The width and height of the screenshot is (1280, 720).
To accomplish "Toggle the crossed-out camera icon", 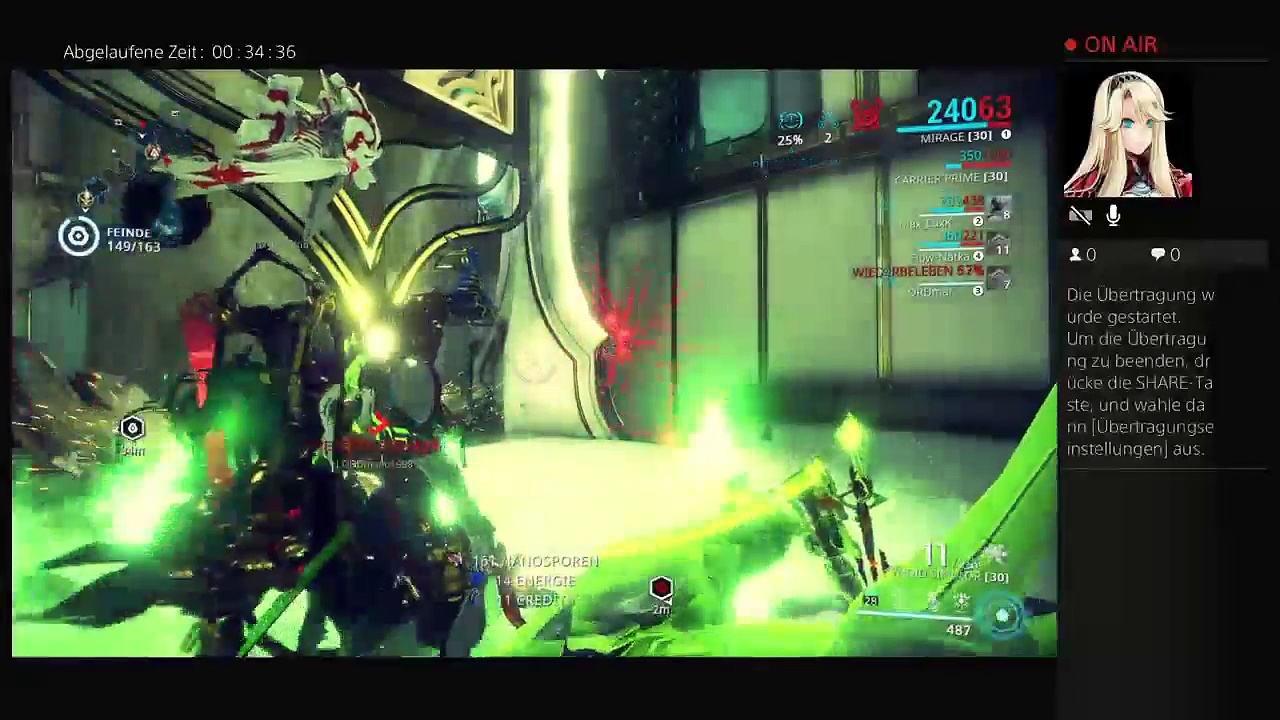I will (1080, 215).
